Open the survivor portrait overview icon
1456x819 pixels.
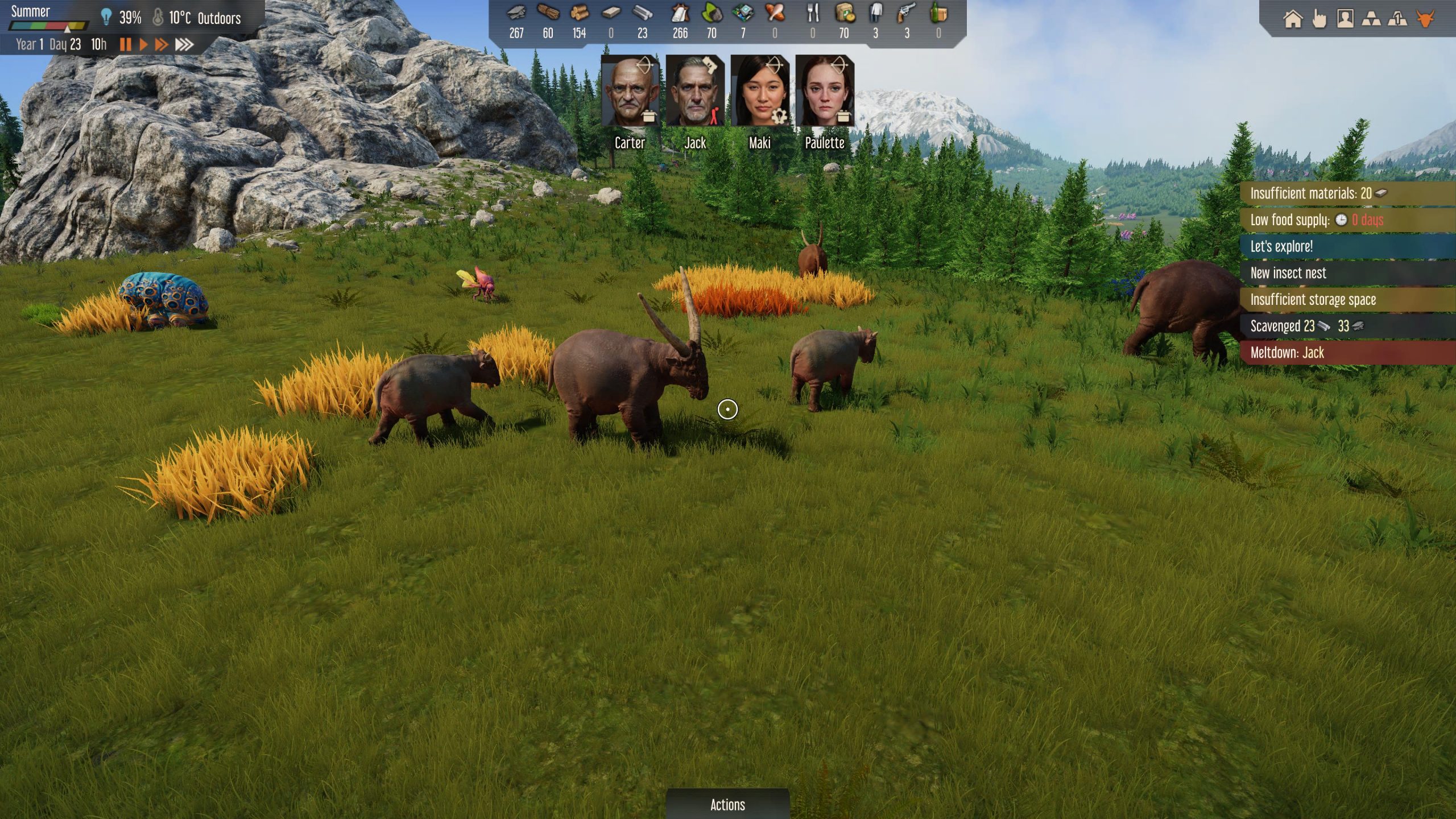click(1345, 19)
